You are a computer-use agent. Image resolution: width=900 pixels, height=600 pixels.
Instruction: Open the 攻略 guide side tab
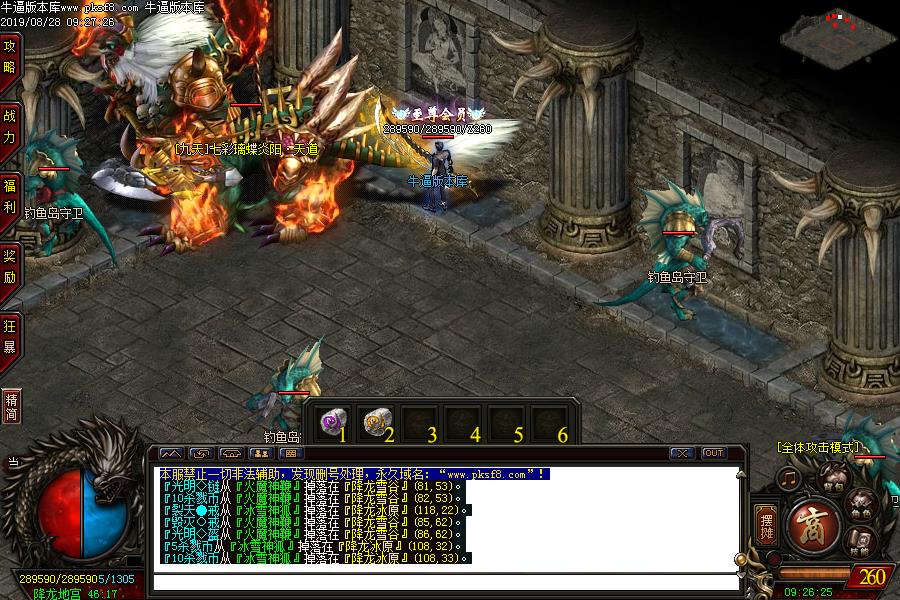[10, 56]
